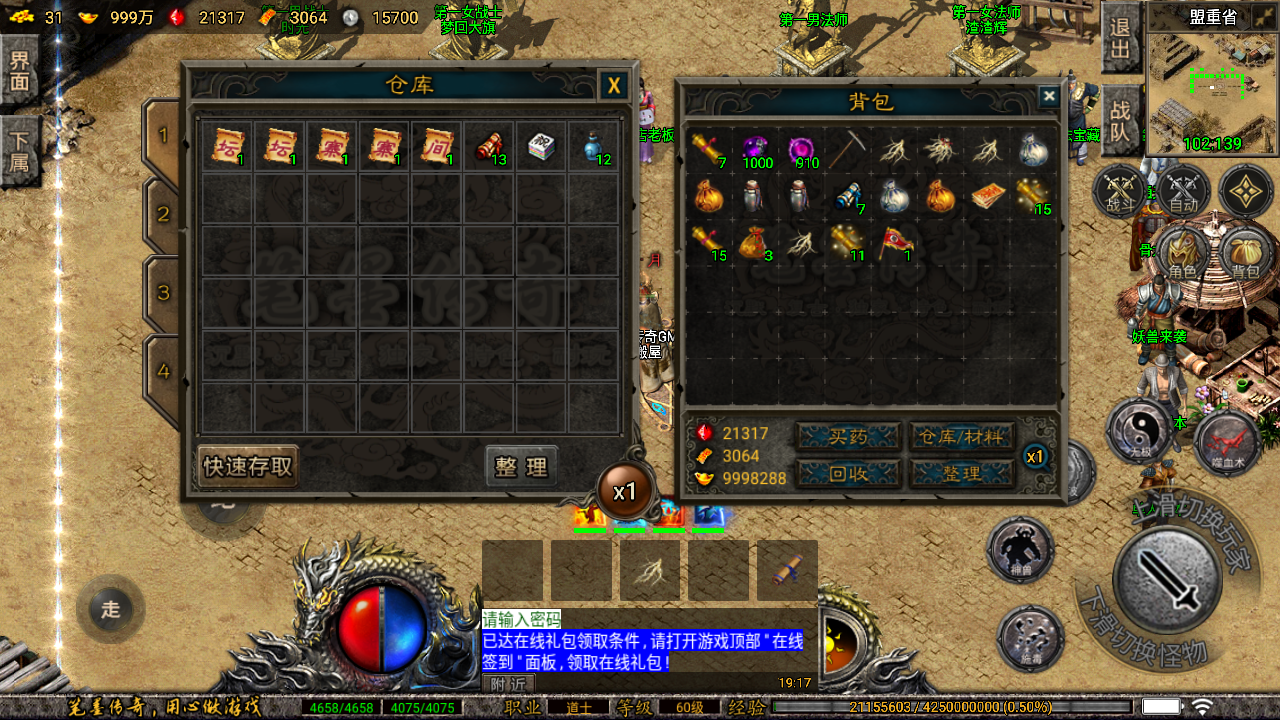Click the 买药 buy potions button
This screenshot has height=720, width=1280.
pyautogui.click(x=847, y=436)
